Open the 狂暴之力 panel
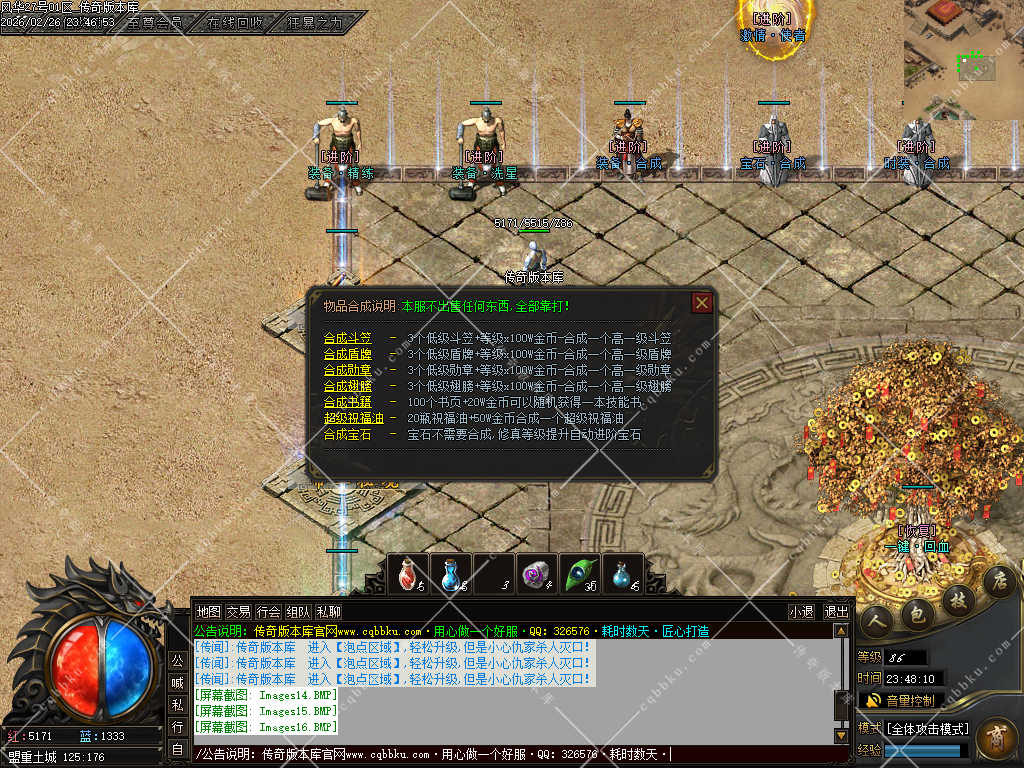This screenshot has width=1024, height=768. [314, 21]
